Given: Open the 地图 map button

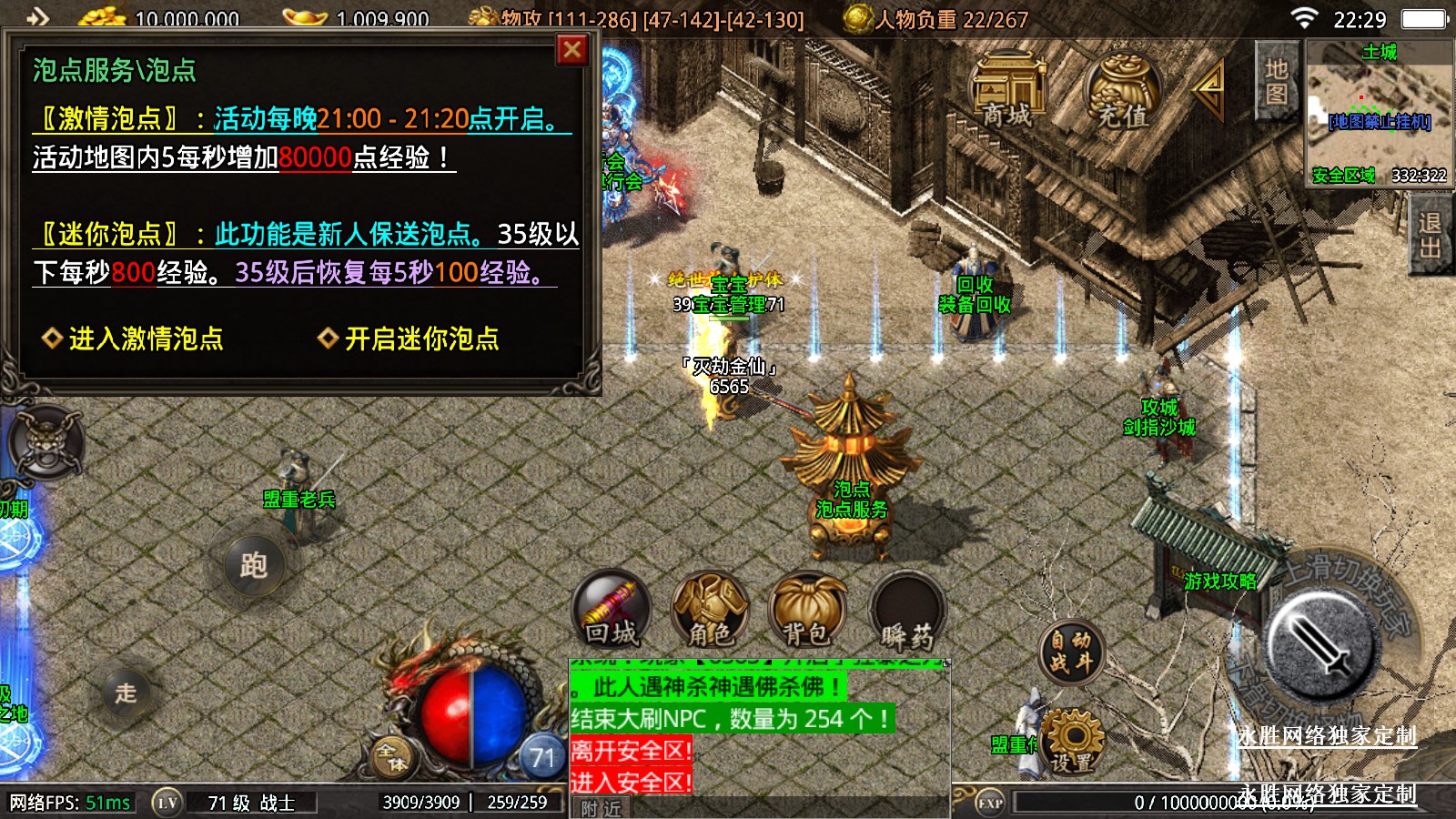Looking at the screenshot, I should coord(1276,81).
